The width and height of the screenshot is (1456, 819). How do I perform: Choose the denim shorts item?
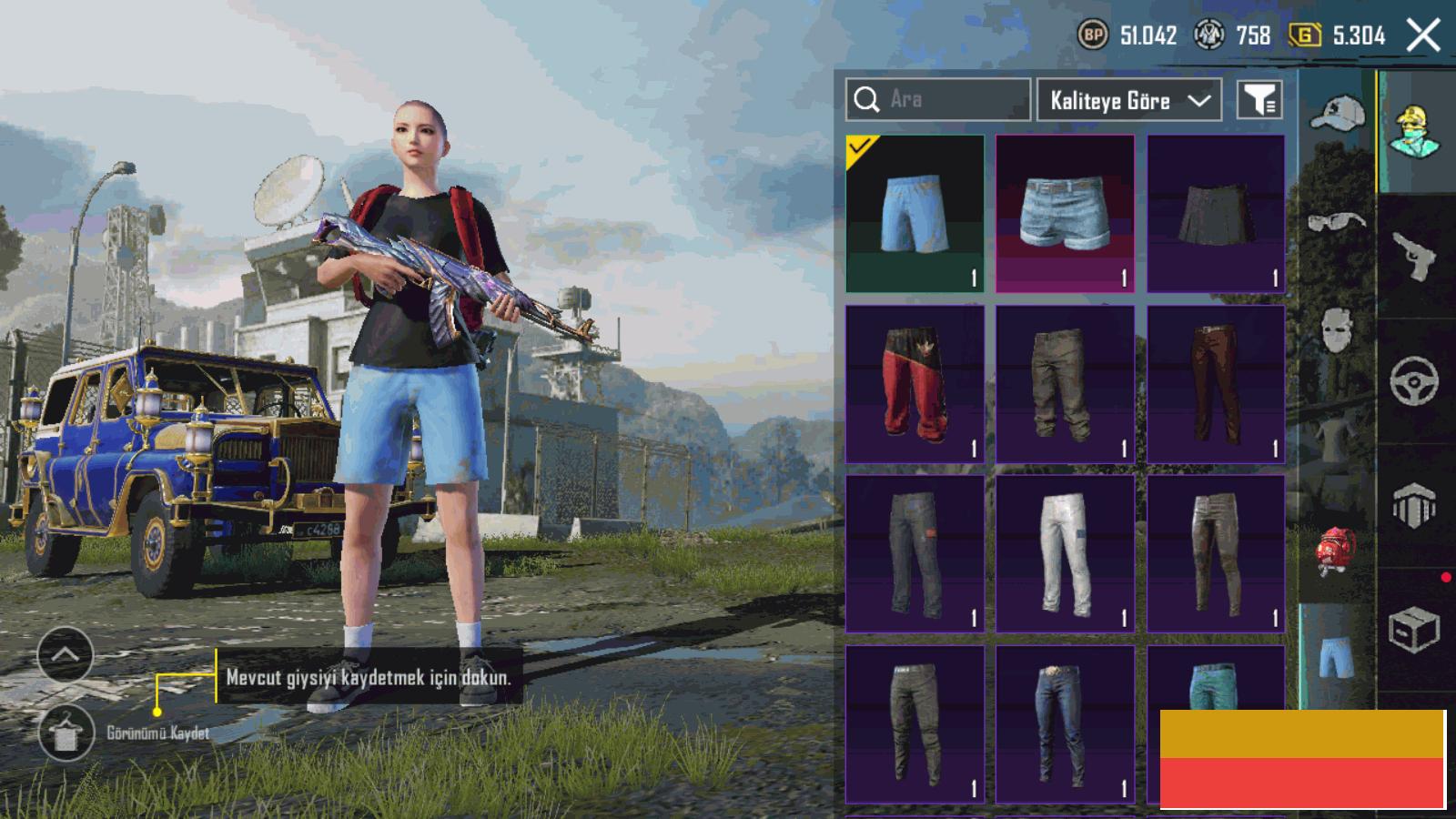pos(1065,215)
